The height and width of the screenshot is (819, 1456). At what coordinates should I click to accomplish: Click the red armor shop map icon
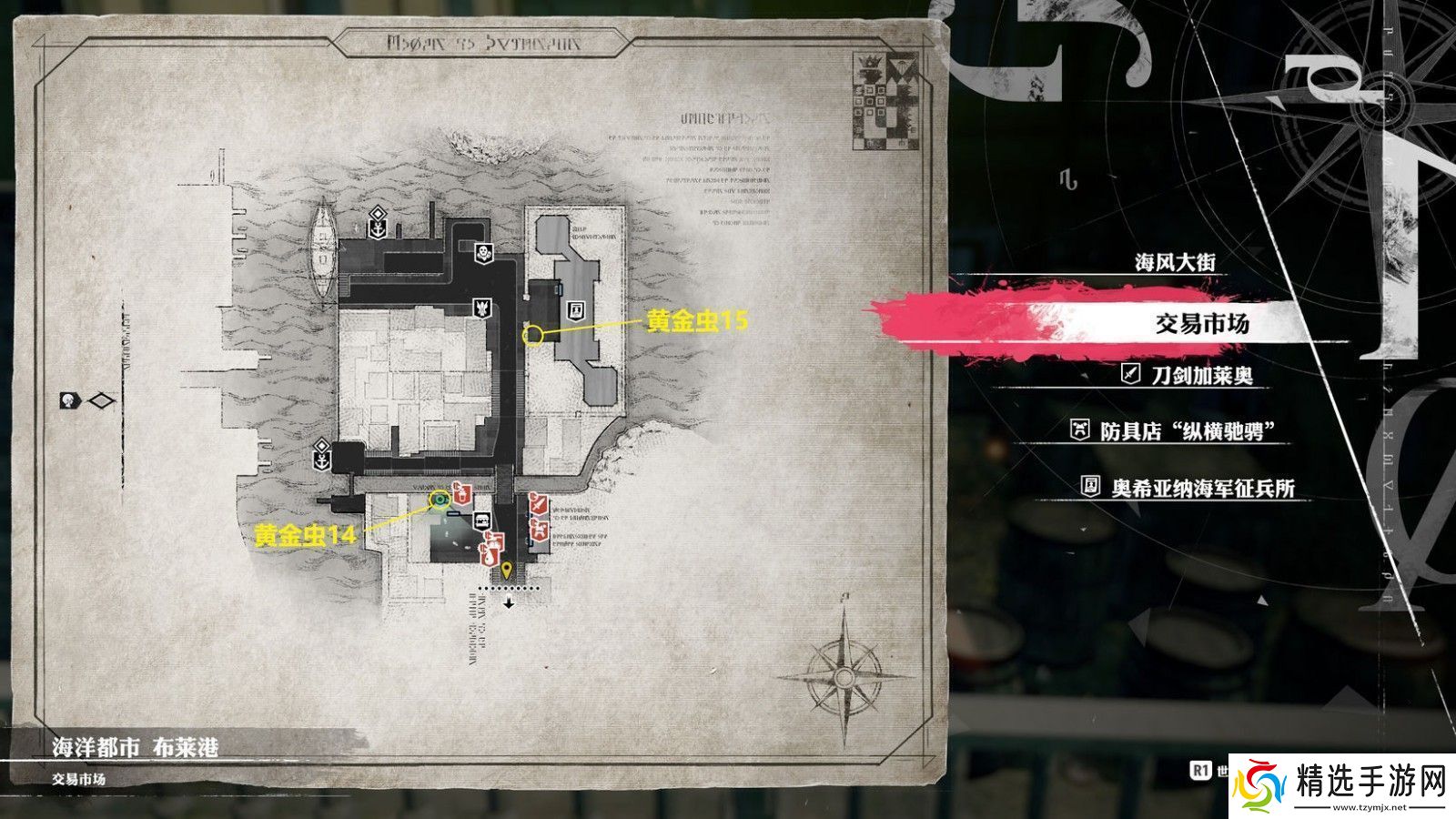pos(539,529)
